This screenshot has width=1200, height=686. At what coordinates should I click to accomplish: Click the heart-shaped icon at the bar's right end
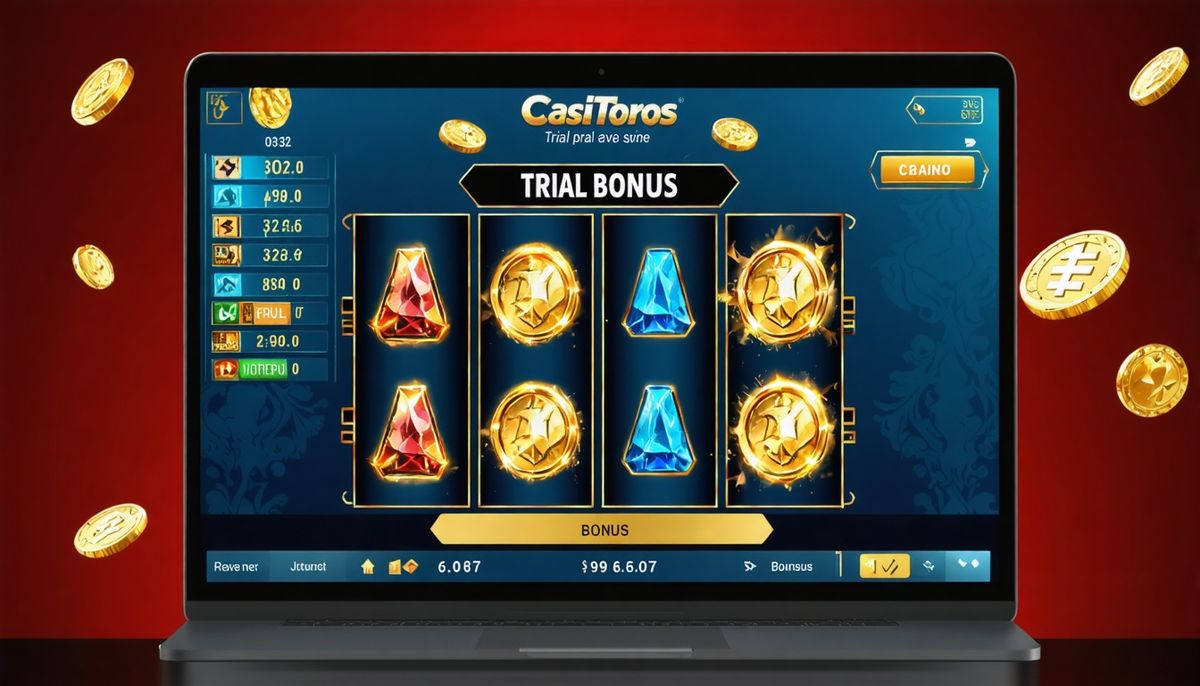[x=968, y=565]
